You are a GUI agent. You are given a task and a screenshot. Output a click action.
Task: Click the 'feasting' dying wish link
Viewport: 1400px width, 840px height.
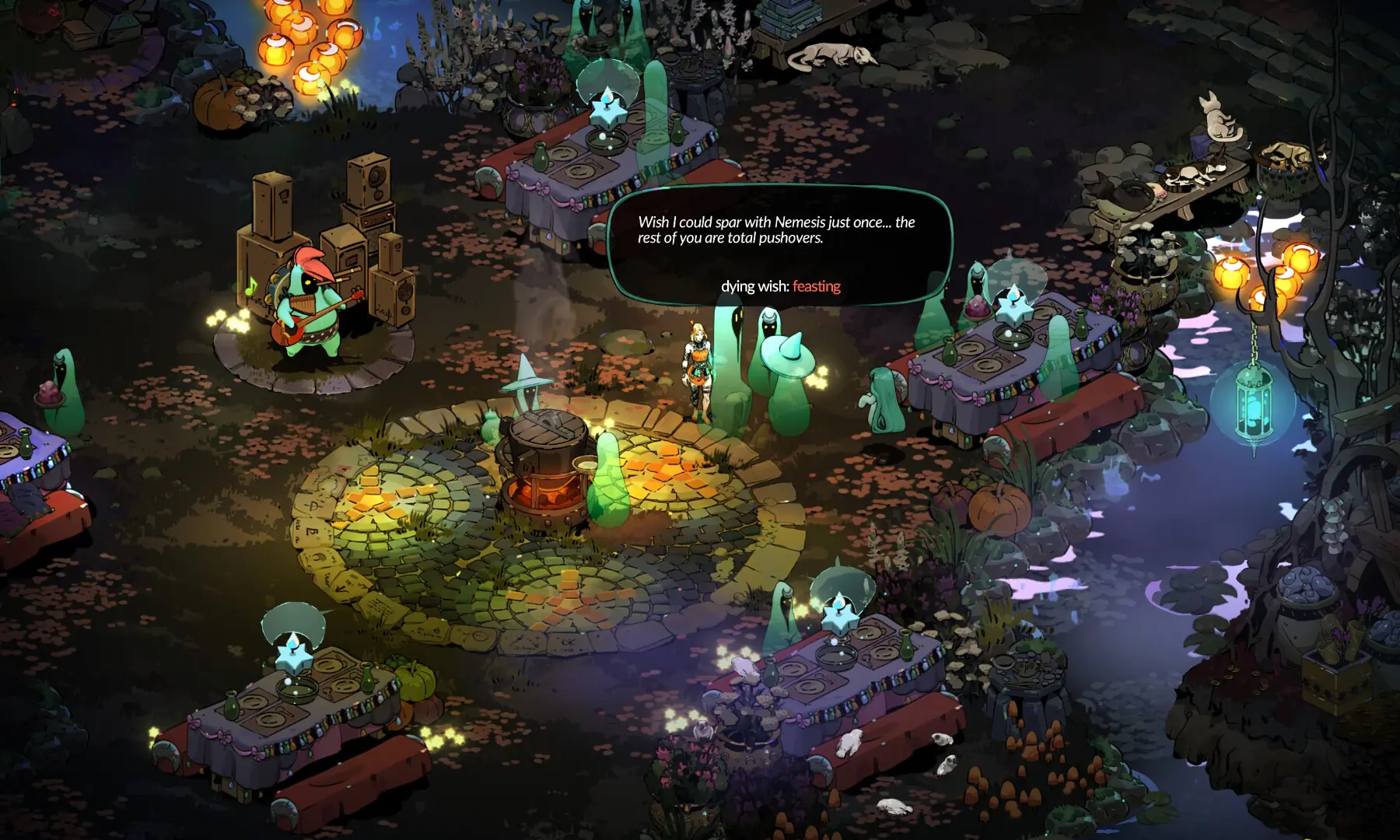[817, 286]
